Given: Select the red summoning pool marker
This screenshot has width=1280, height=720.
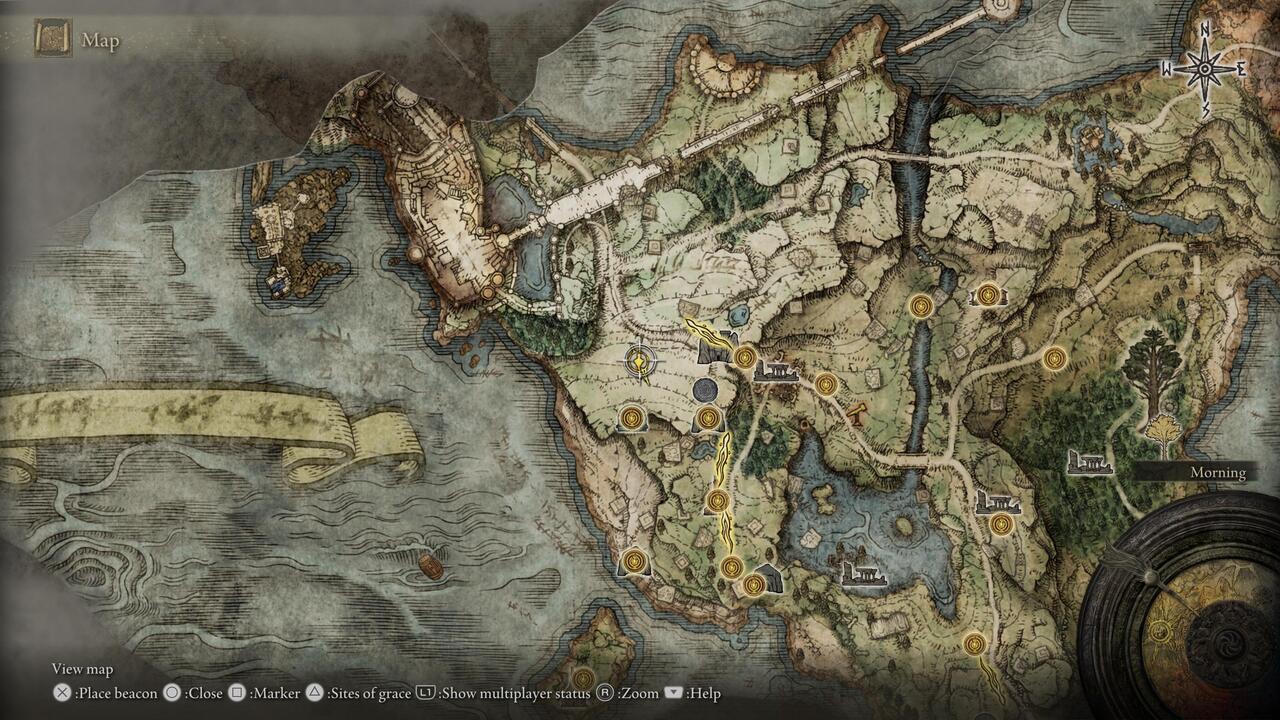Looking at the screenshot, I should coord(856,415).
